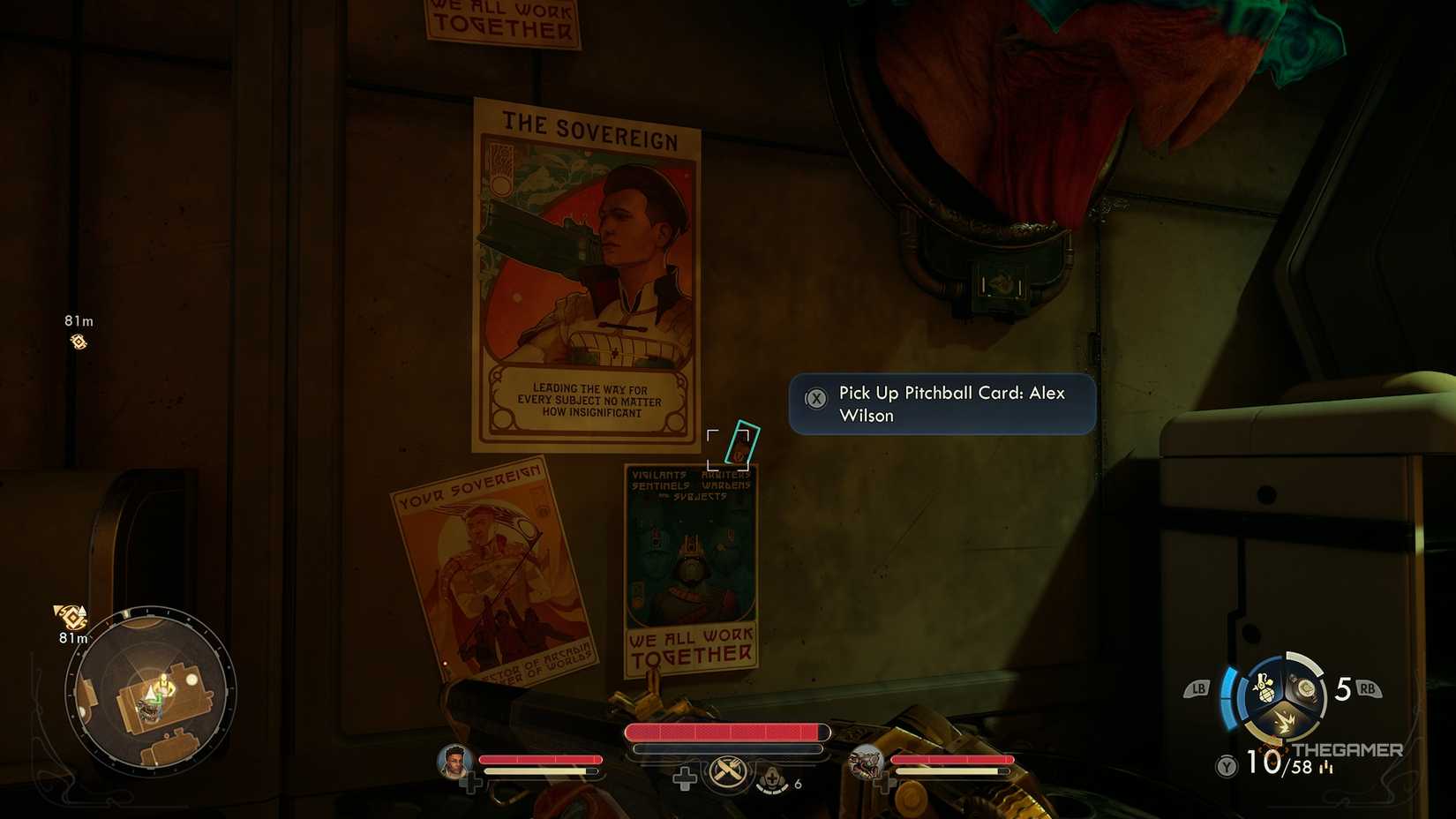
Task: Select the explosive charge segment of the wheel
Action: click(1285, 721)
